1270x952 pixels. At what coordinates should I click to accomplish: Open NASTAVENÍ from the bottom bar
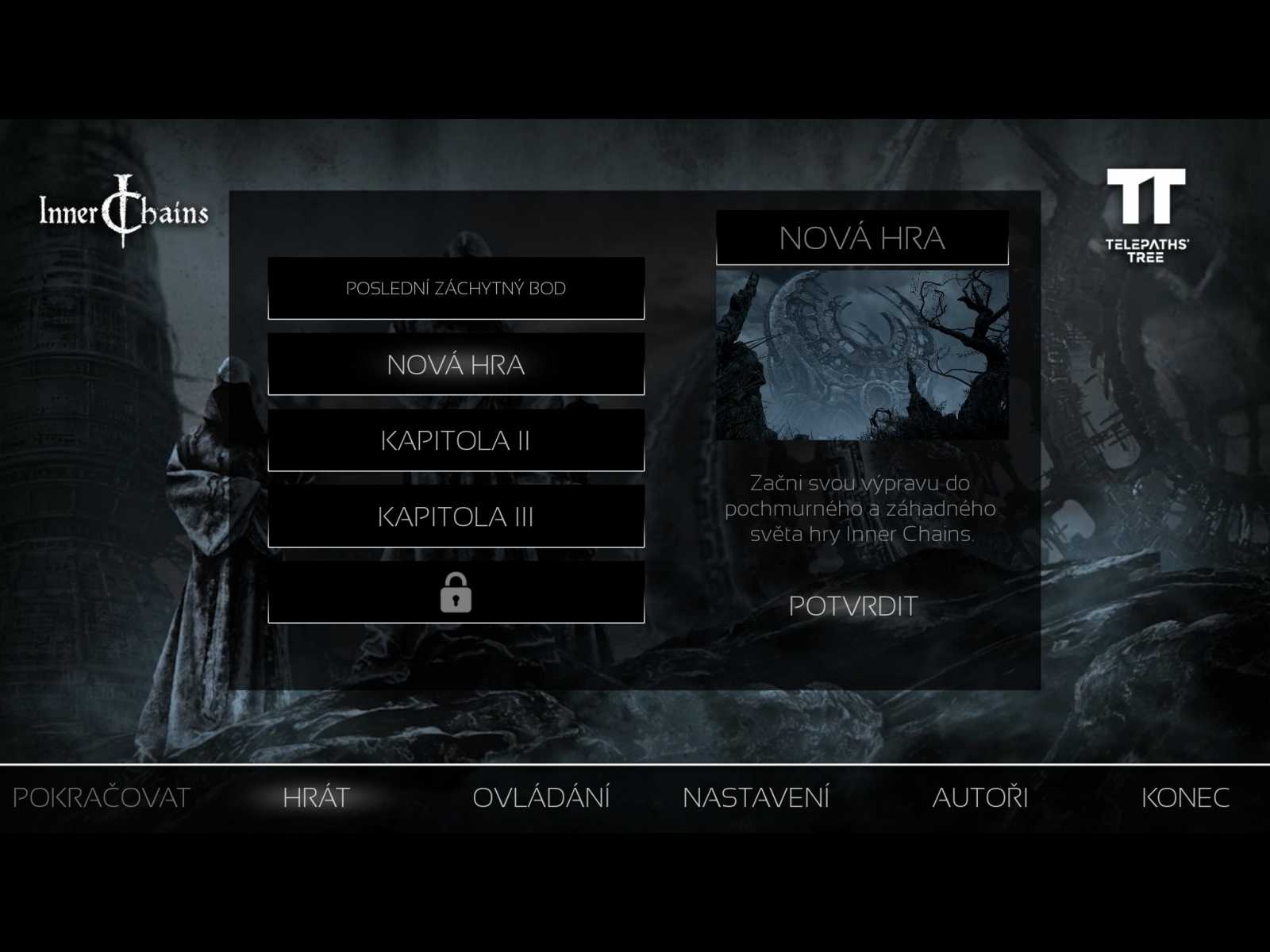click(x=758, y=797)
